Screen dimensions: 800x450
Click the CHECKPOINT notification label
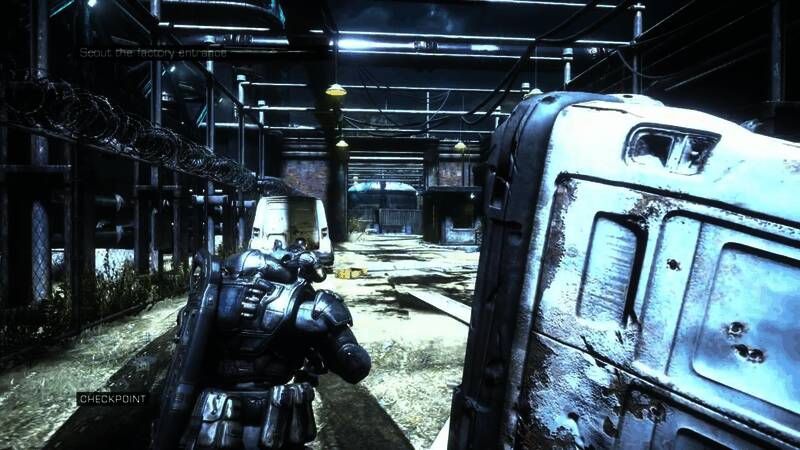[x=112, y=398]
